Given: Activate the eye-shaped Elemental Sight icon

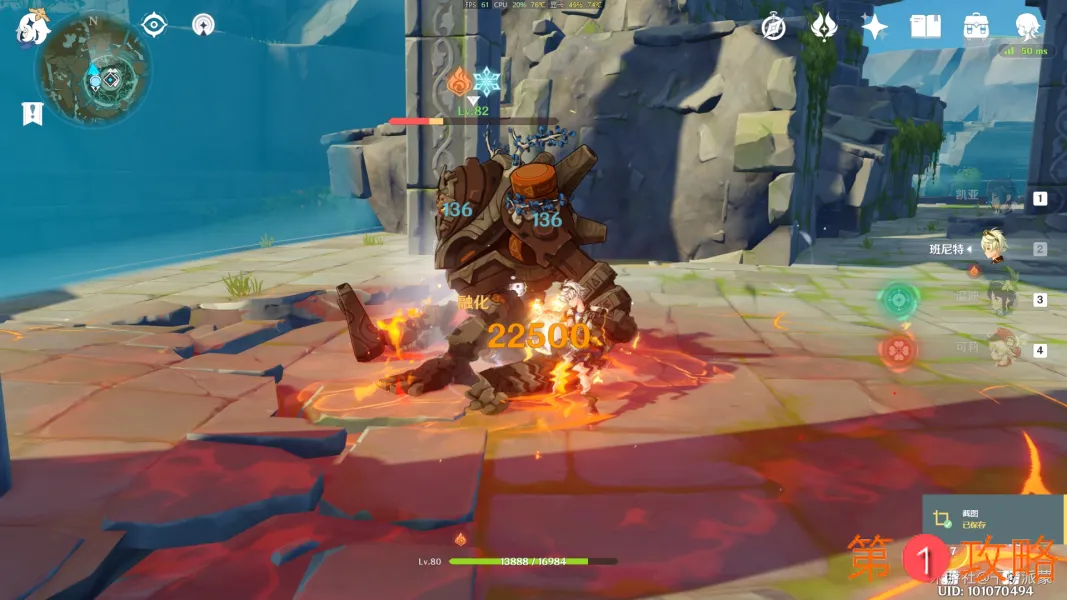Looking at the screenshot, I should pos(153,24).
